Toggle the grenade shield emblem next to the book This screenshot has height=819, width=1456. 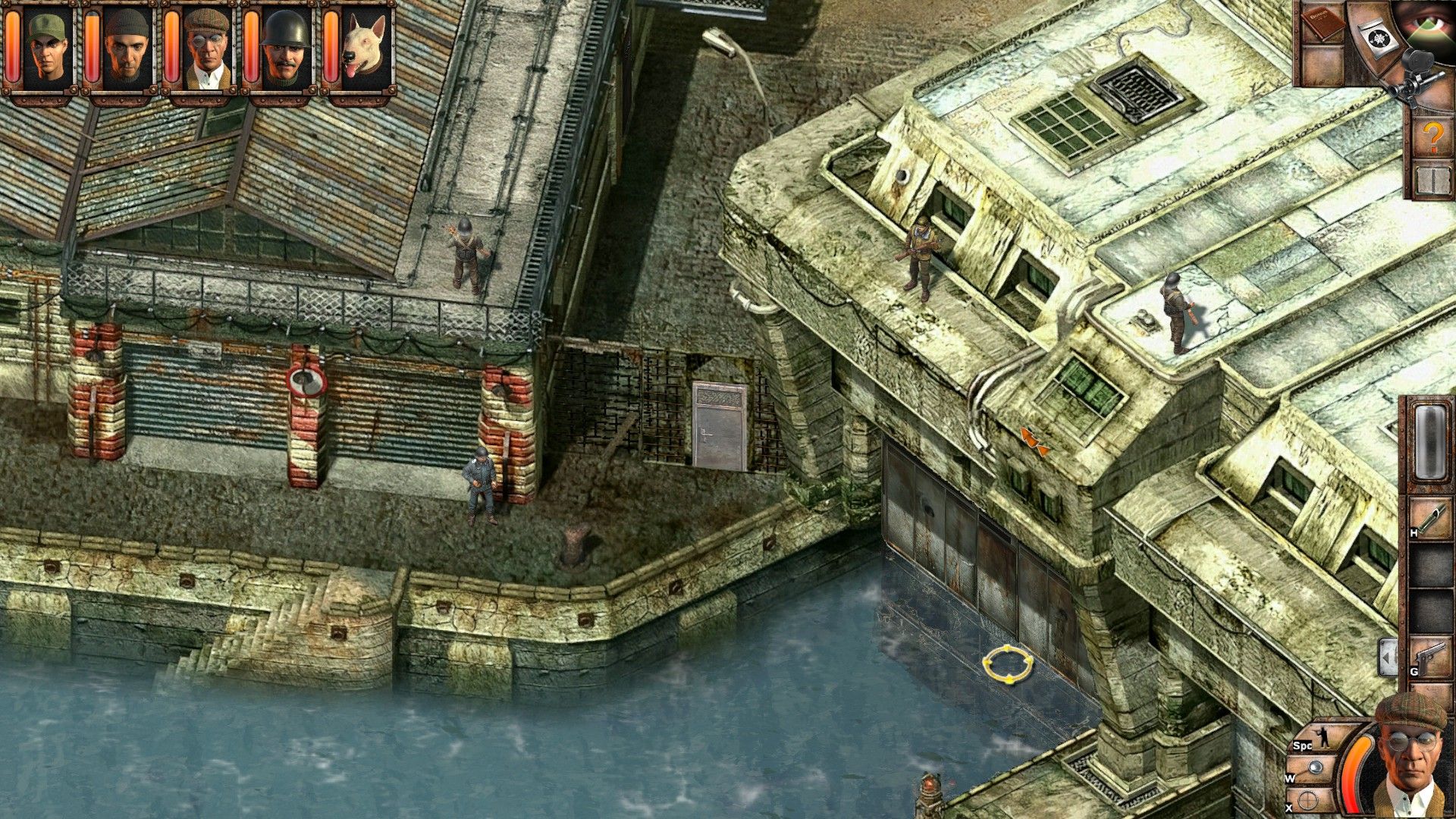[1379, 37]
